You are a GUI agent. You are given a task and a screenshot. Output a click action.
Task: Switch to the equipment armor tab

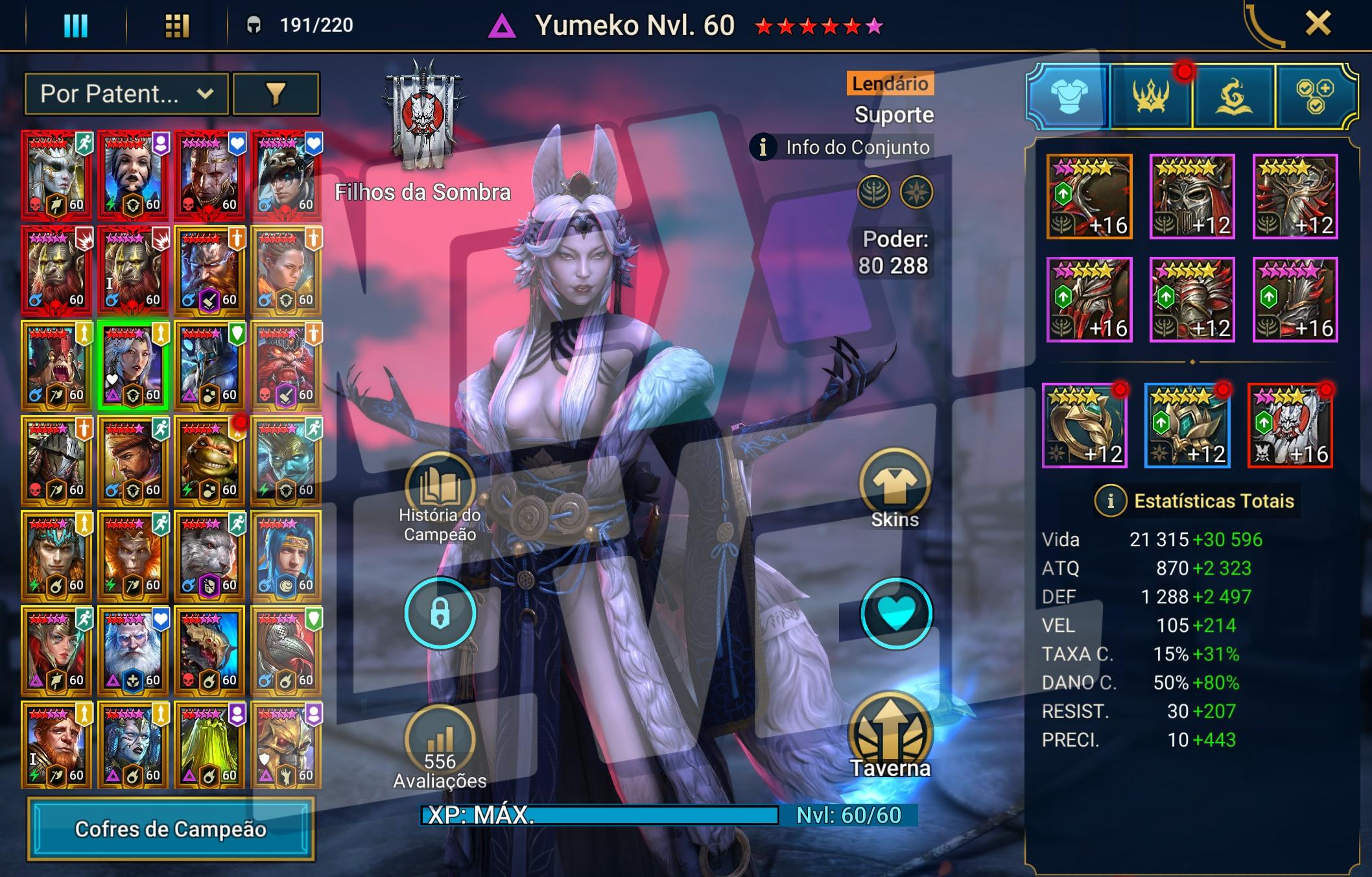1068,96
